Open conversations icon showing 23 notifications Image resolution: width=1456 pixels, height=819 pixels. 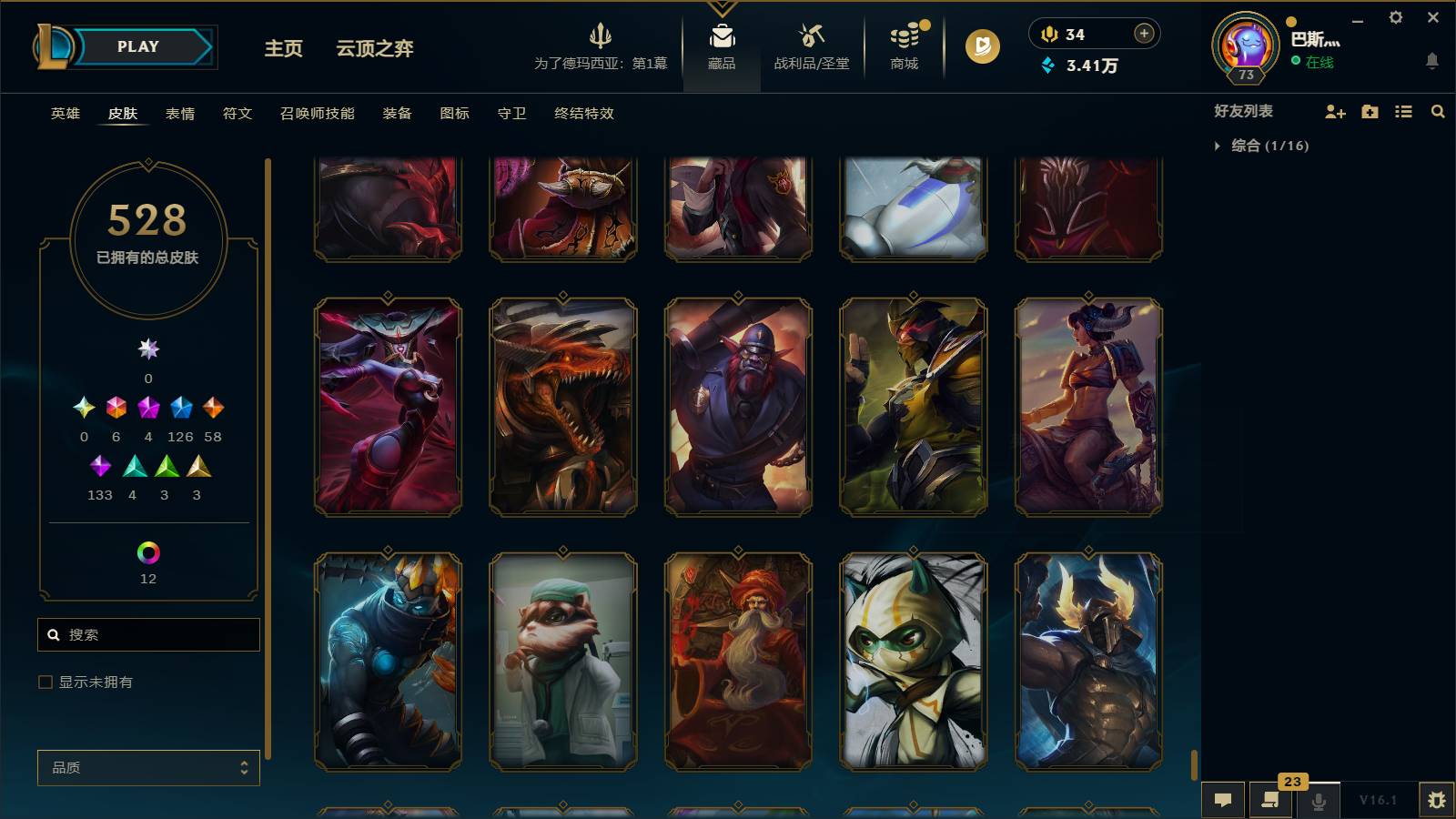1270,799
